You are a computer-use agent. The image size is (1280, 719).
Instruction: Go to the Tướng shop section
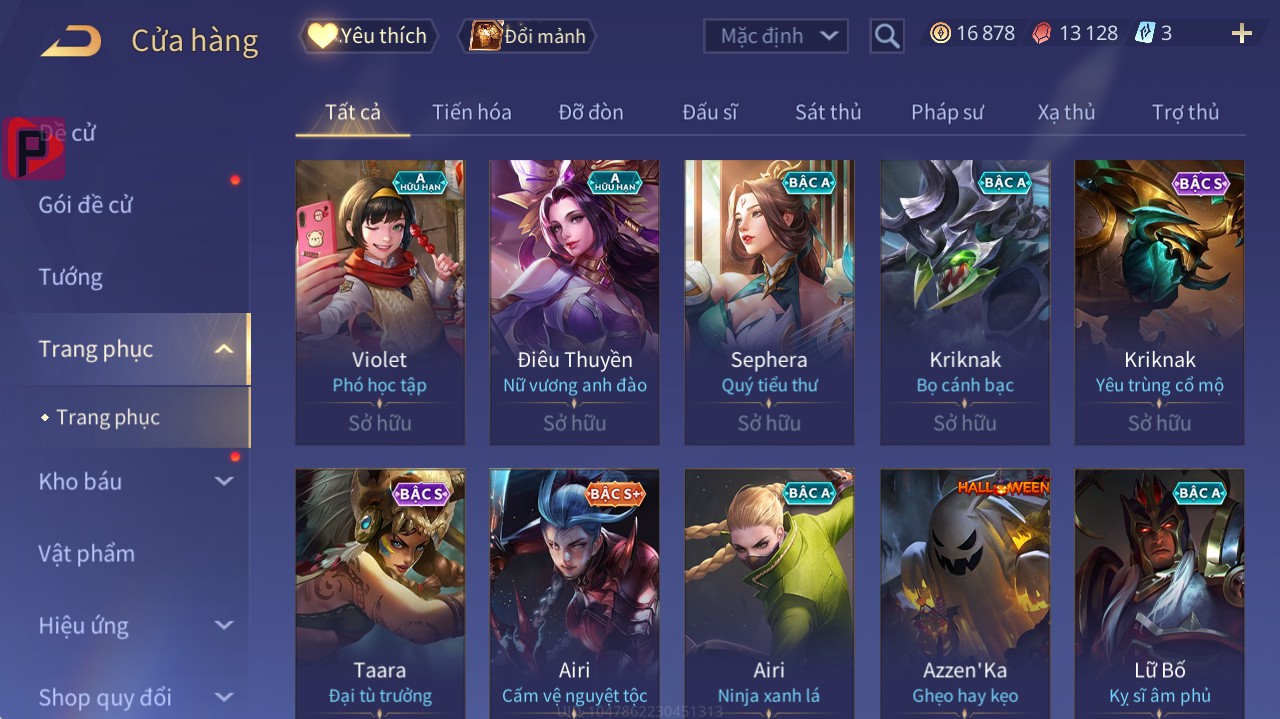pos(71,277)
